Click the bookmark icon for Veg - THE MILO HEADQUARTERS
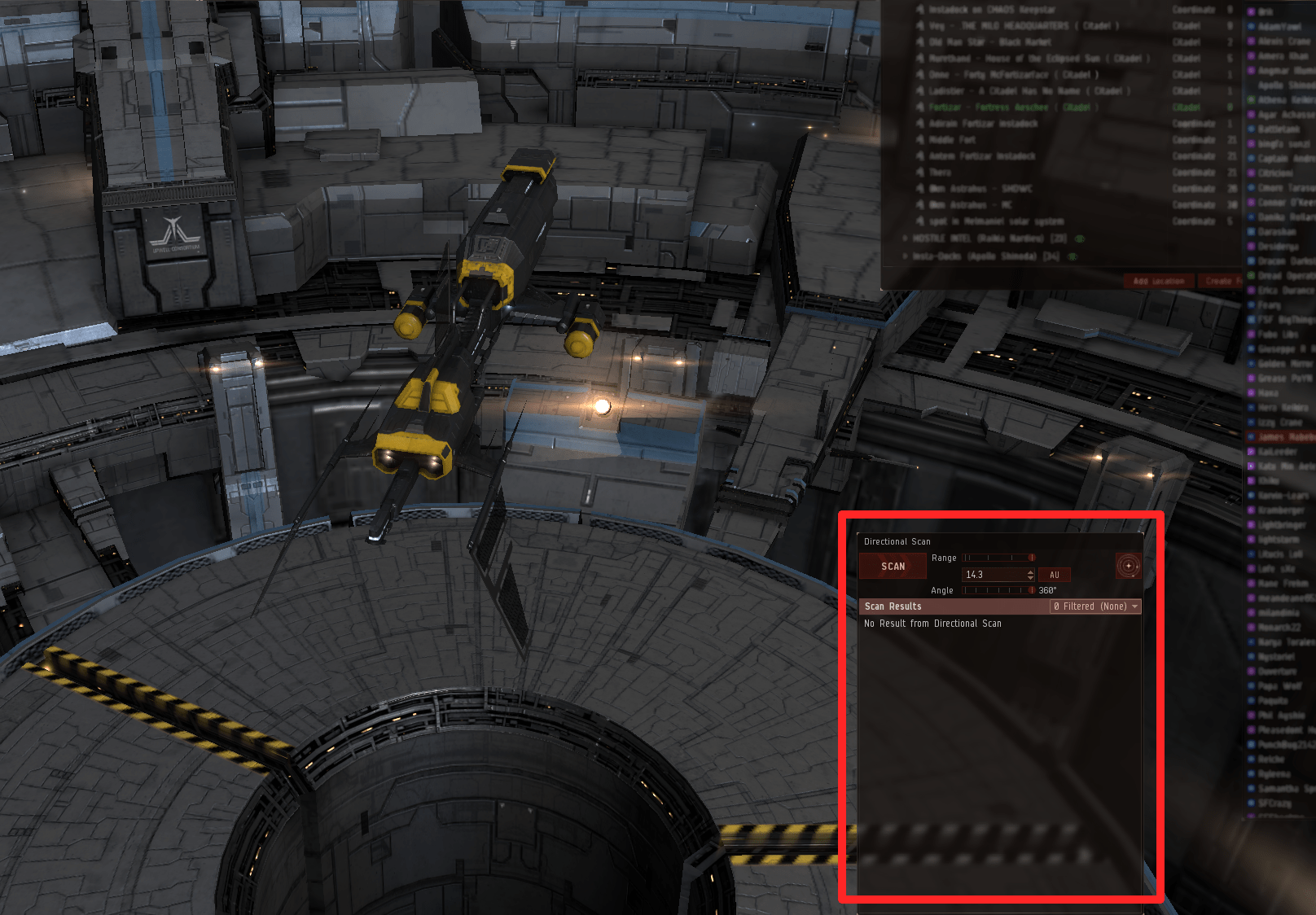The width and height of the screenshot is (1316, 915). pyautogui.click(x=920, y=26)
